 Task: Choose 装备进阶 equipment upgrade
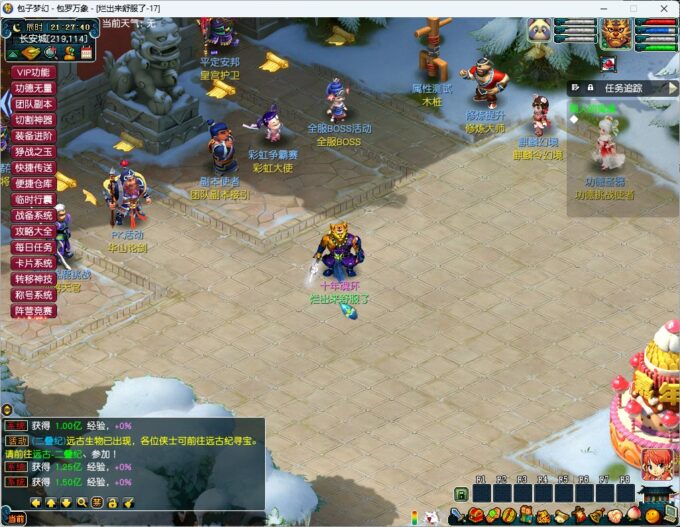(32, 136)
